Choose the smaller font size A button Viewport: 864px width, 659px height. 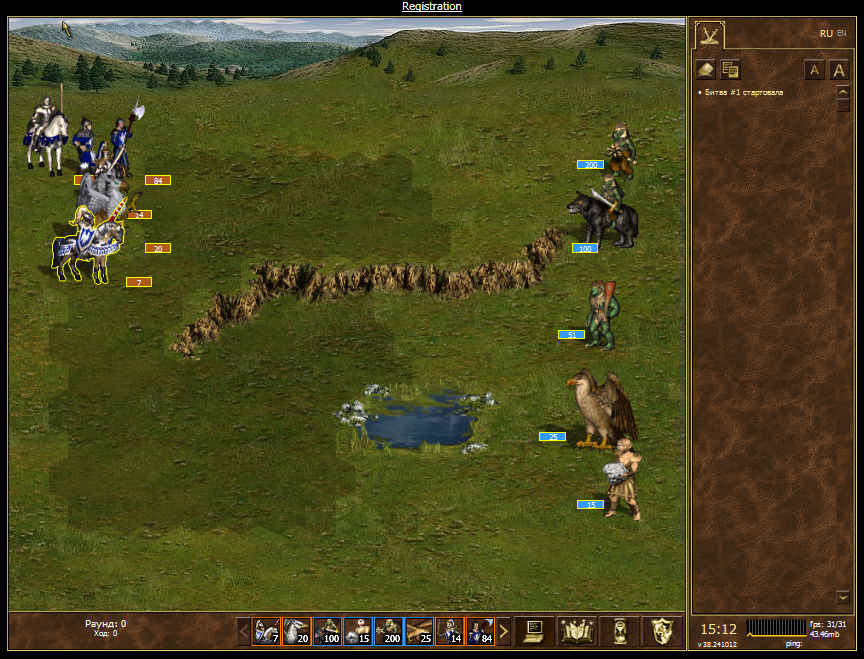[814, 70]
